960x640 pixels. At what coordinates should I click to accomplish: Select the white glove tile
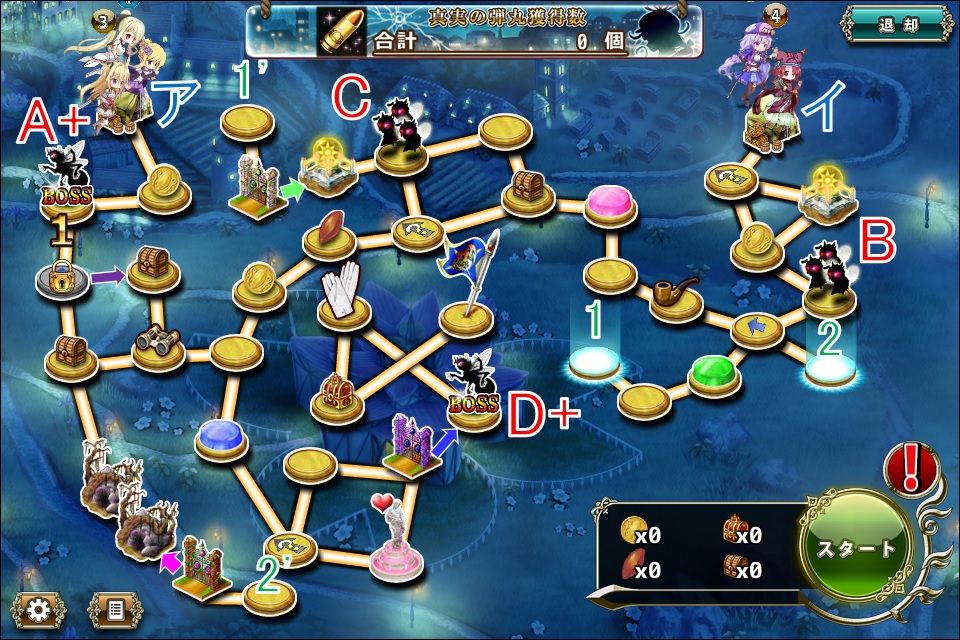coord(343,297)
